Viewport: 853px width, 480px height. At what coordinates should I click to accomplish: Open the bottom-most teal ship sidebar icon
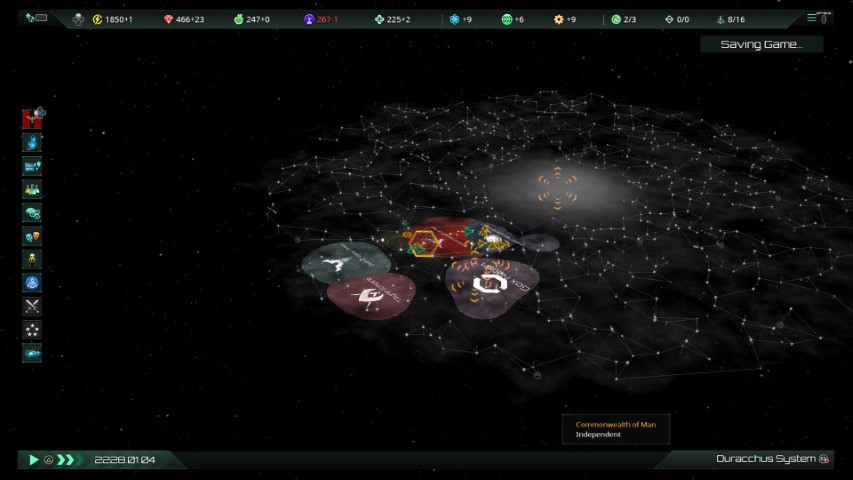(x=32, y=353)
